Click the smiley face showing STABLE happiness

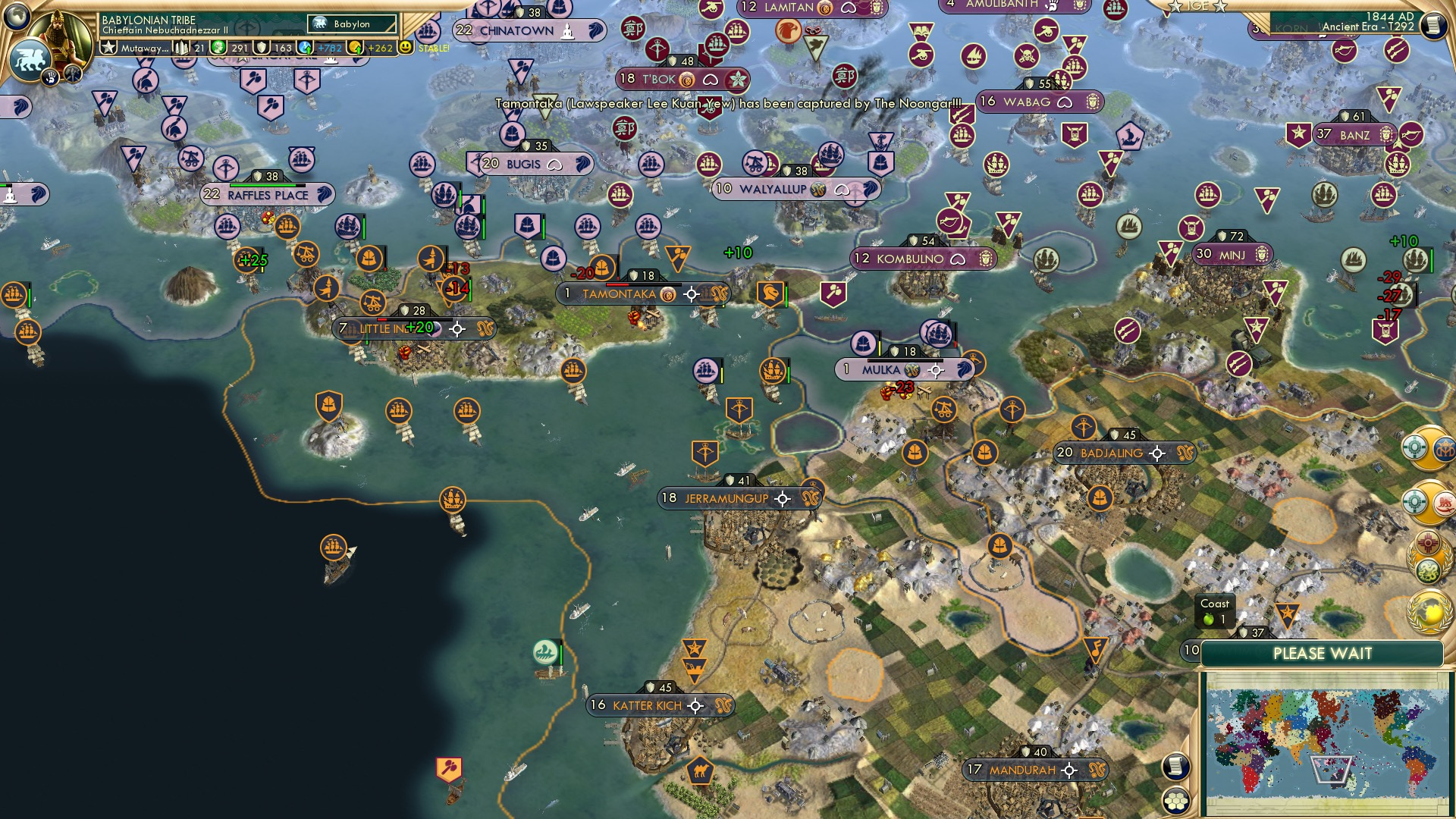pyautogui.click(x=407, y=46)
